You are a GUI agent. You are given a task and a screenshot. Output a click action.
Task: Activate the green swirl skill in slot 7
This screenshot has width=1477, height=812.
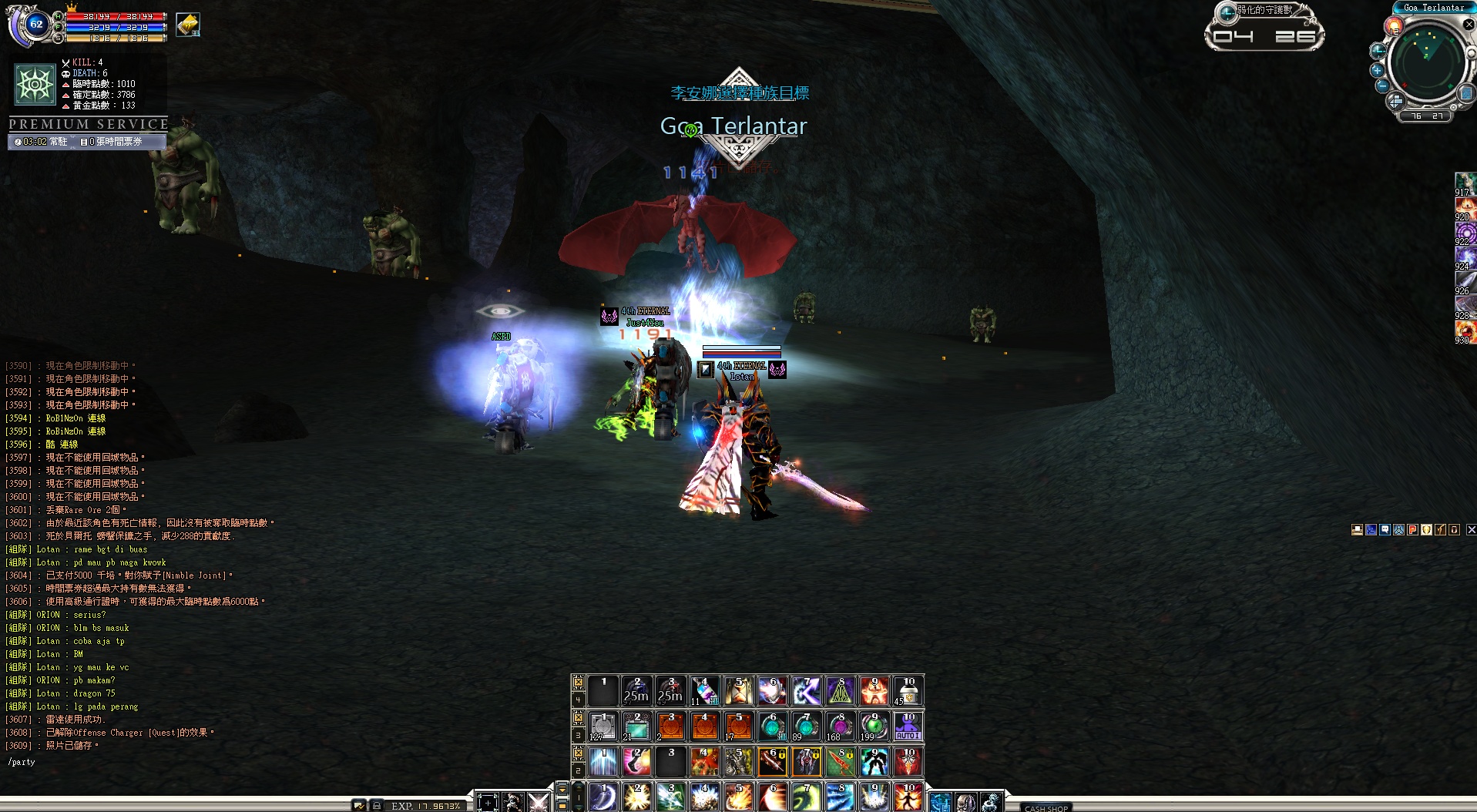[x=806, y=797]
